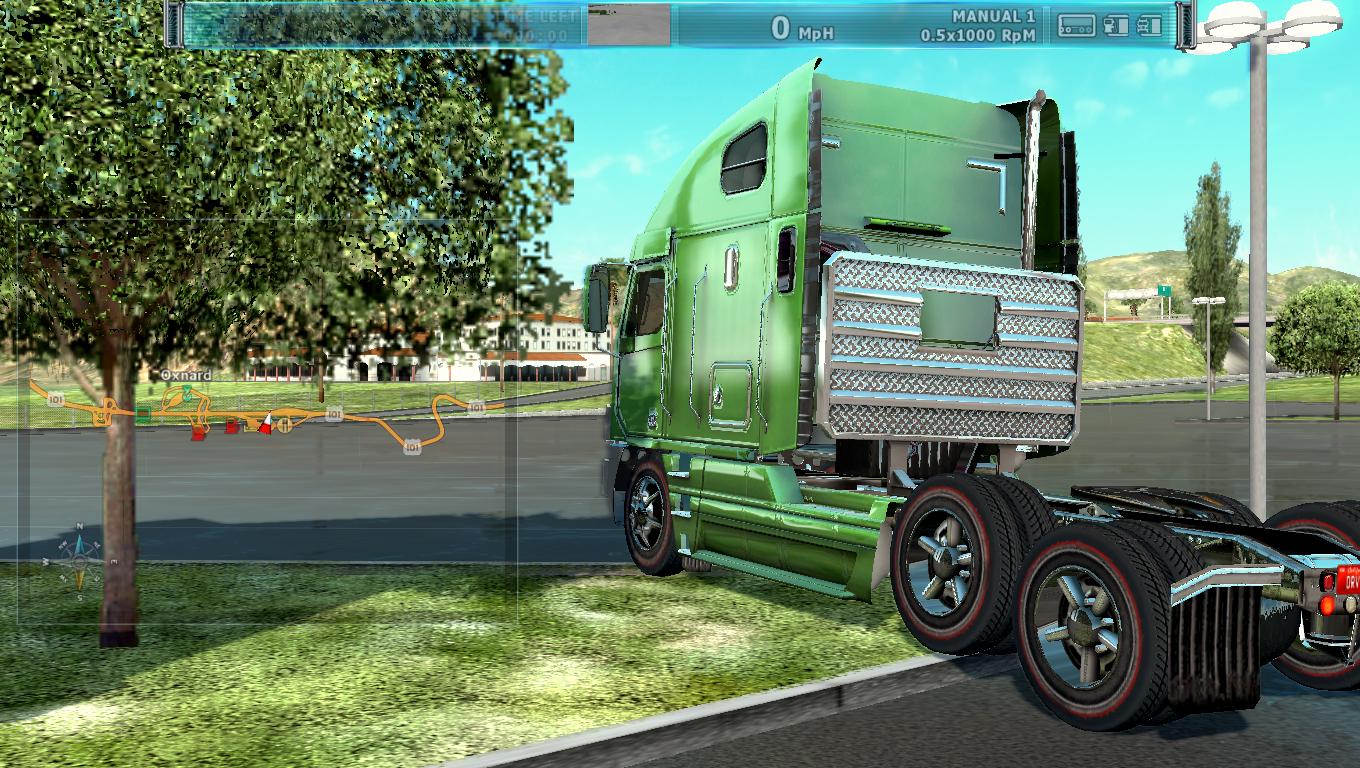
Task: Select the green square map marker
Action: (144, 413)
